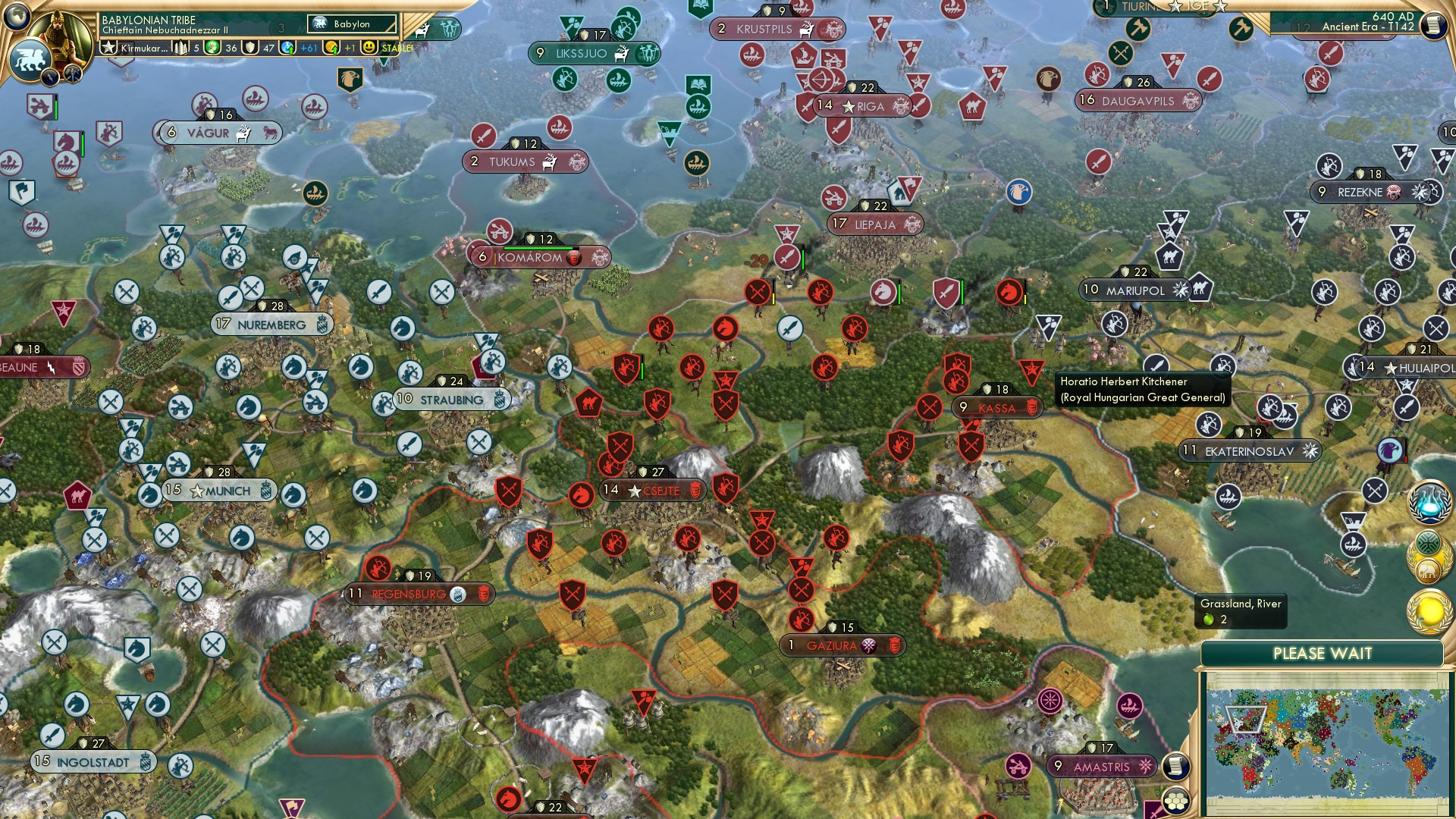Viewport: 1456px width, 819px height.
Task: Open diplomacy with the globe icon
Action: (15, 15)
